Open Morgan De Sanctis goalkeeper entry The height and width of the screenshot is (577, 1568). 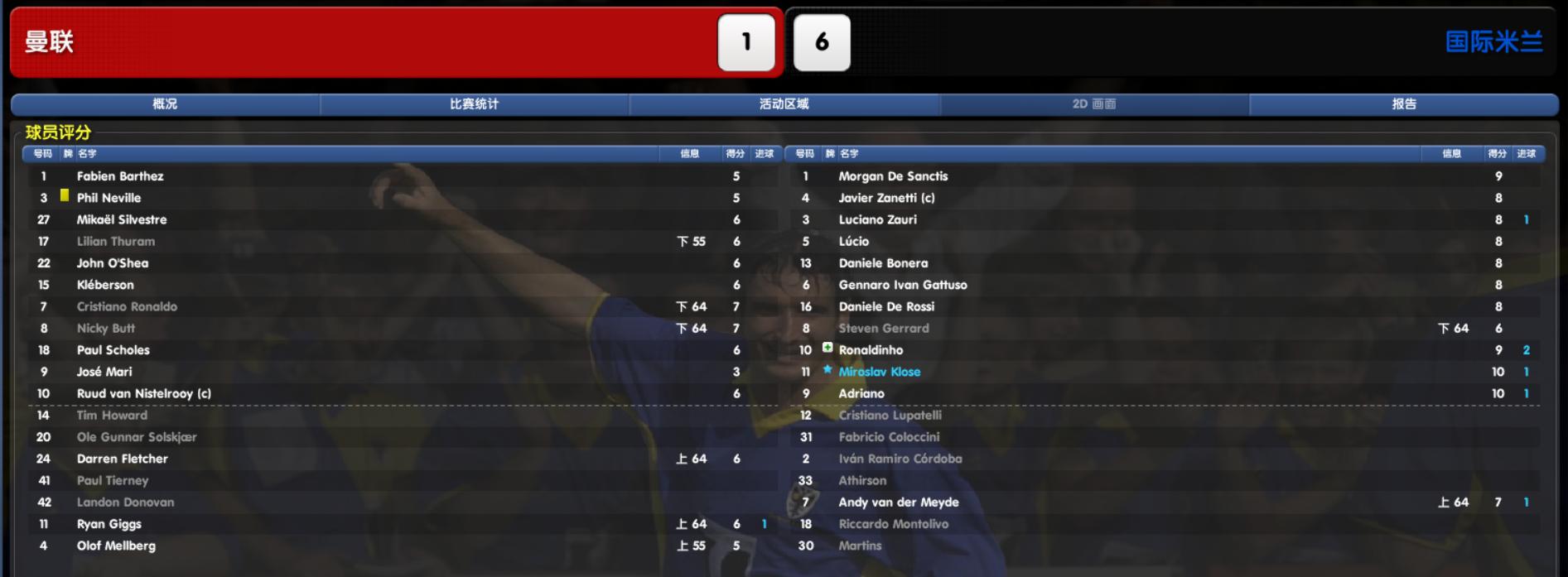[x=893, y=176]
